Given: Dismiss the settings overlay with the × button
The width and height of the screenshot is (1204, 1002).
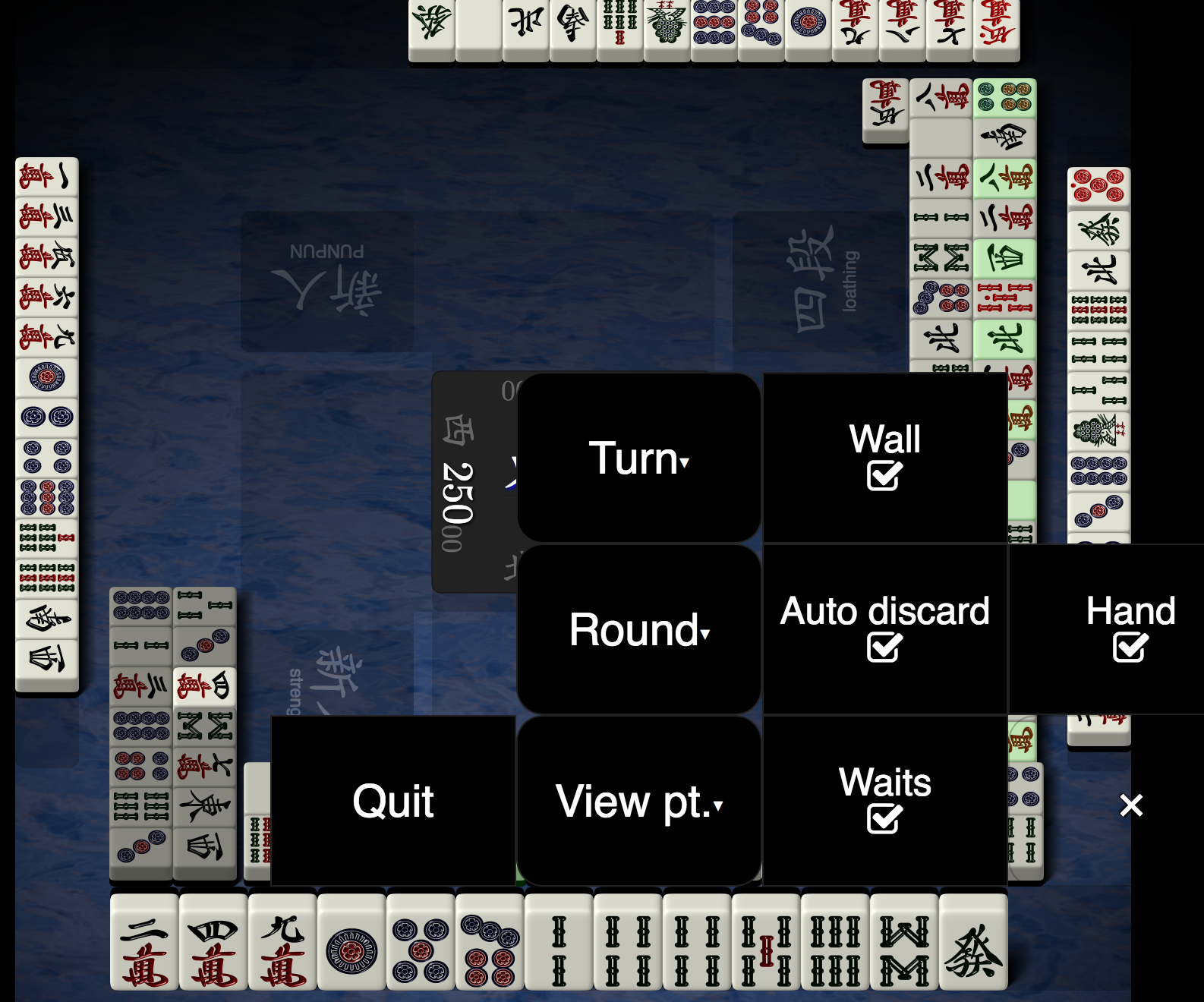Looking at the screenshot, I should (x=1131, y=806).
